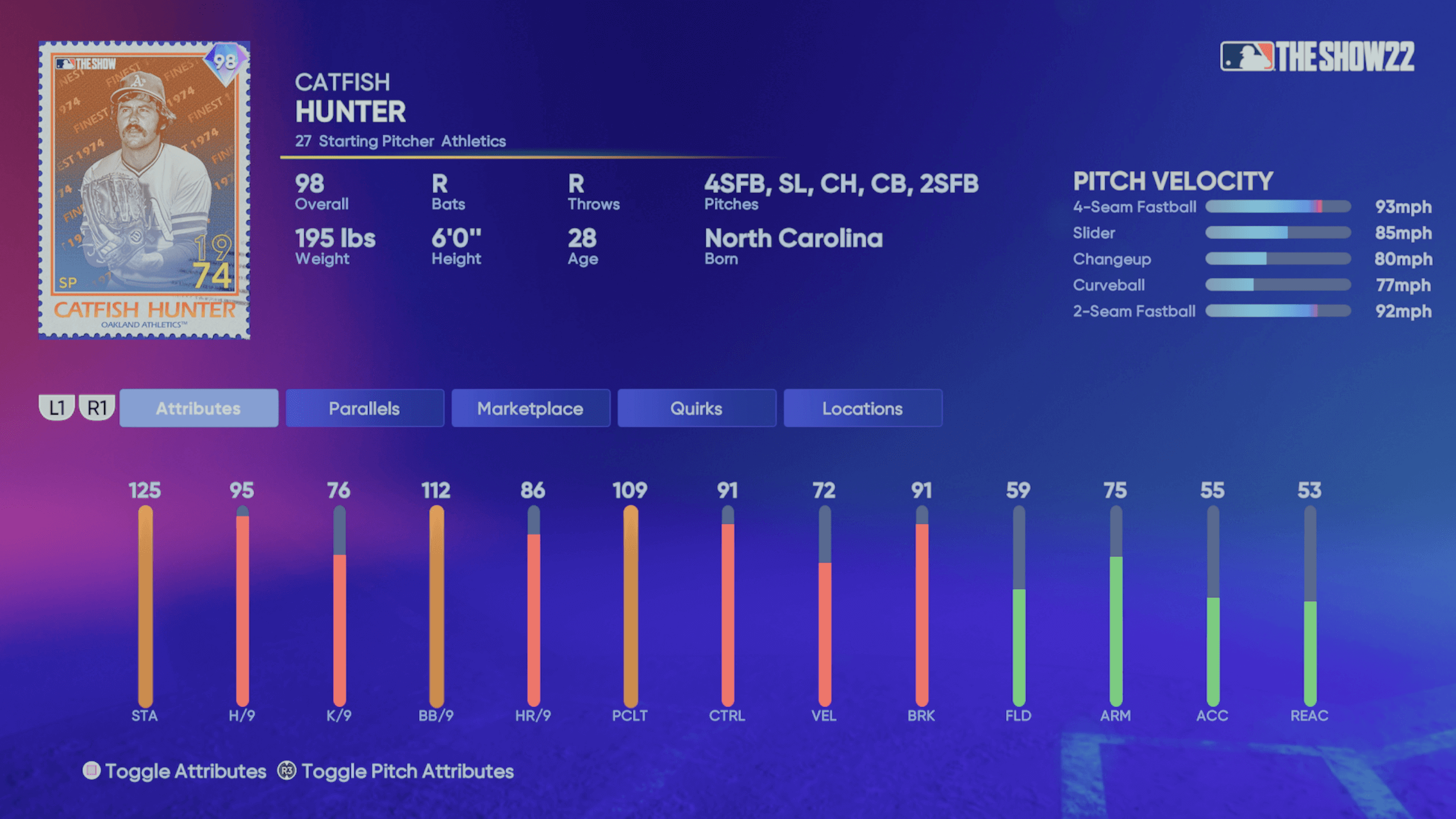The image size is (1456, 819).
Task: Click the R3 stick icon for pitch attributes
Action: (286, 772)
